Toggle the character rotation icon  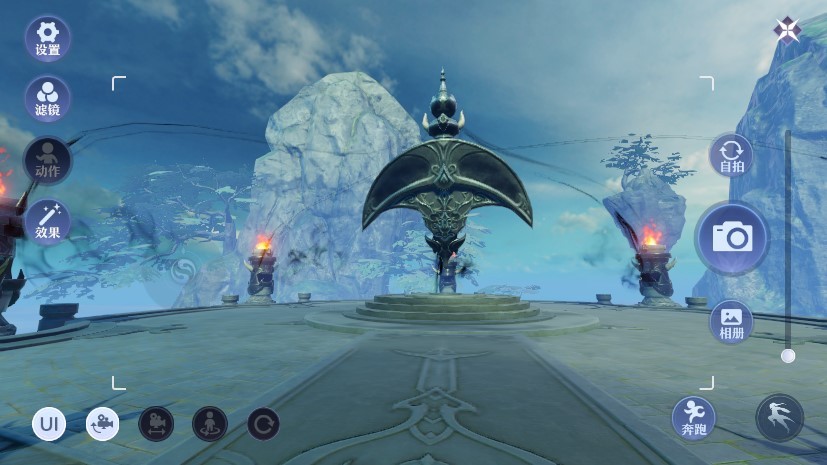click(x=210, y=424)
